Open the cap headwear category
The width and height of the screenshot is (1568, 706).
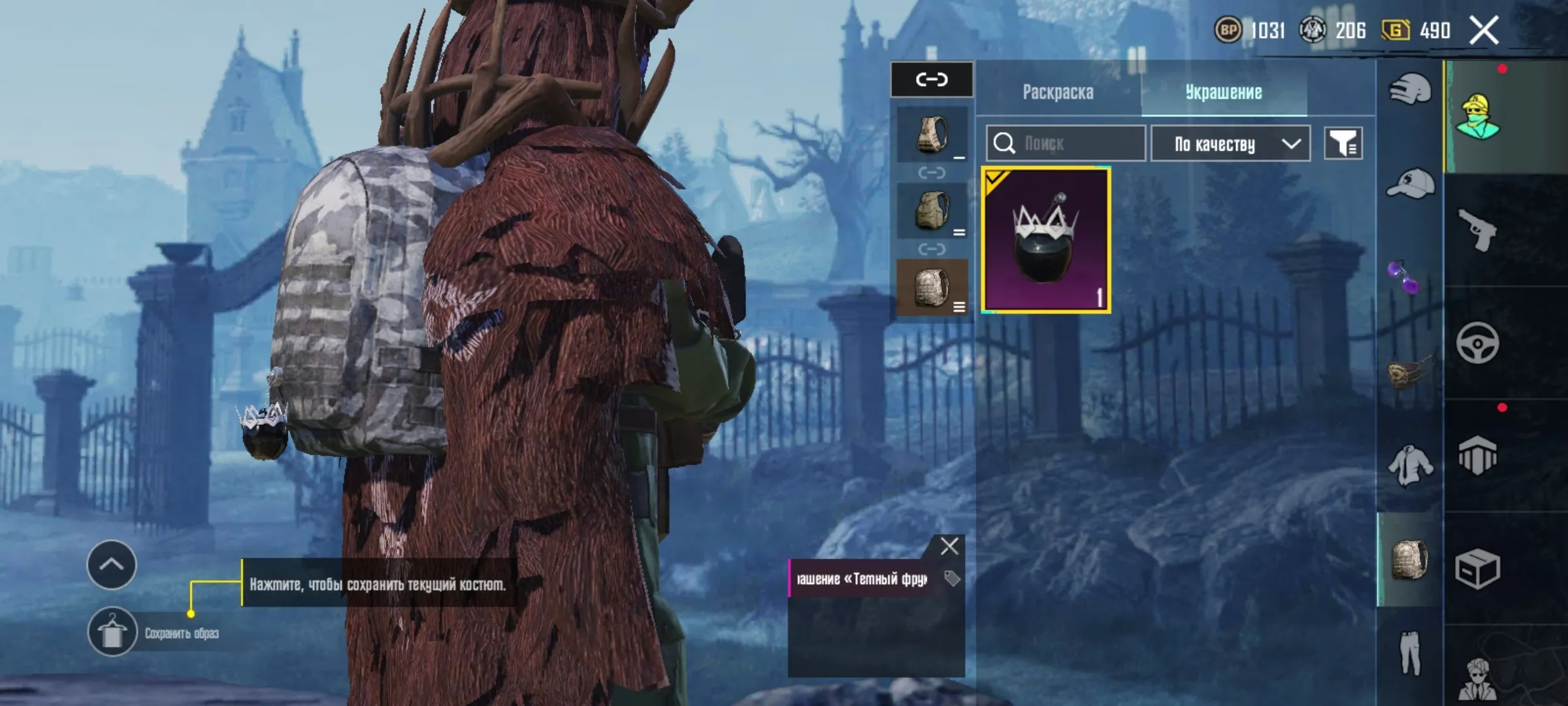[1410, 184]
